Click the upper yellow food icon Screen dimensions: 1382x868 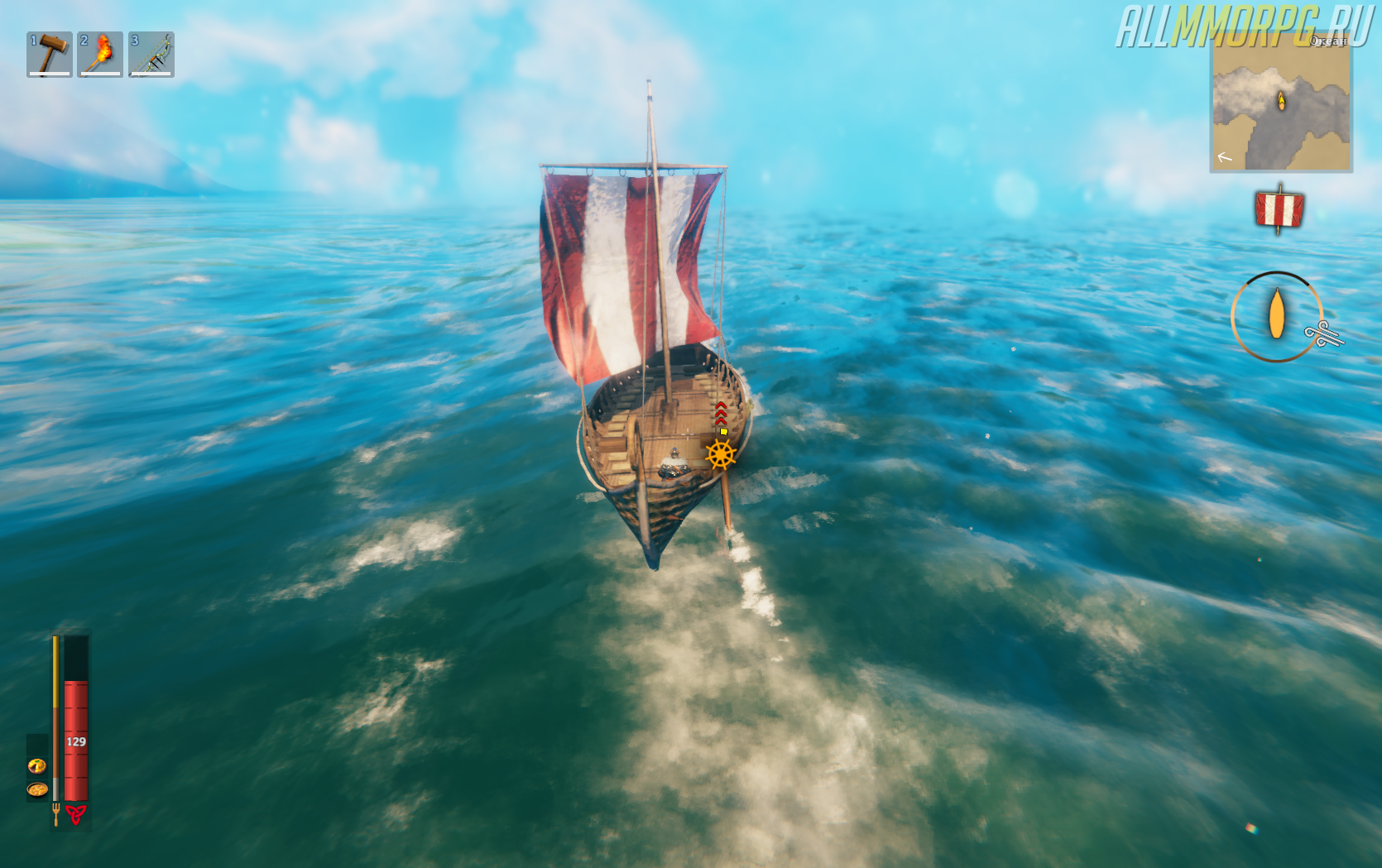[37, 765]
